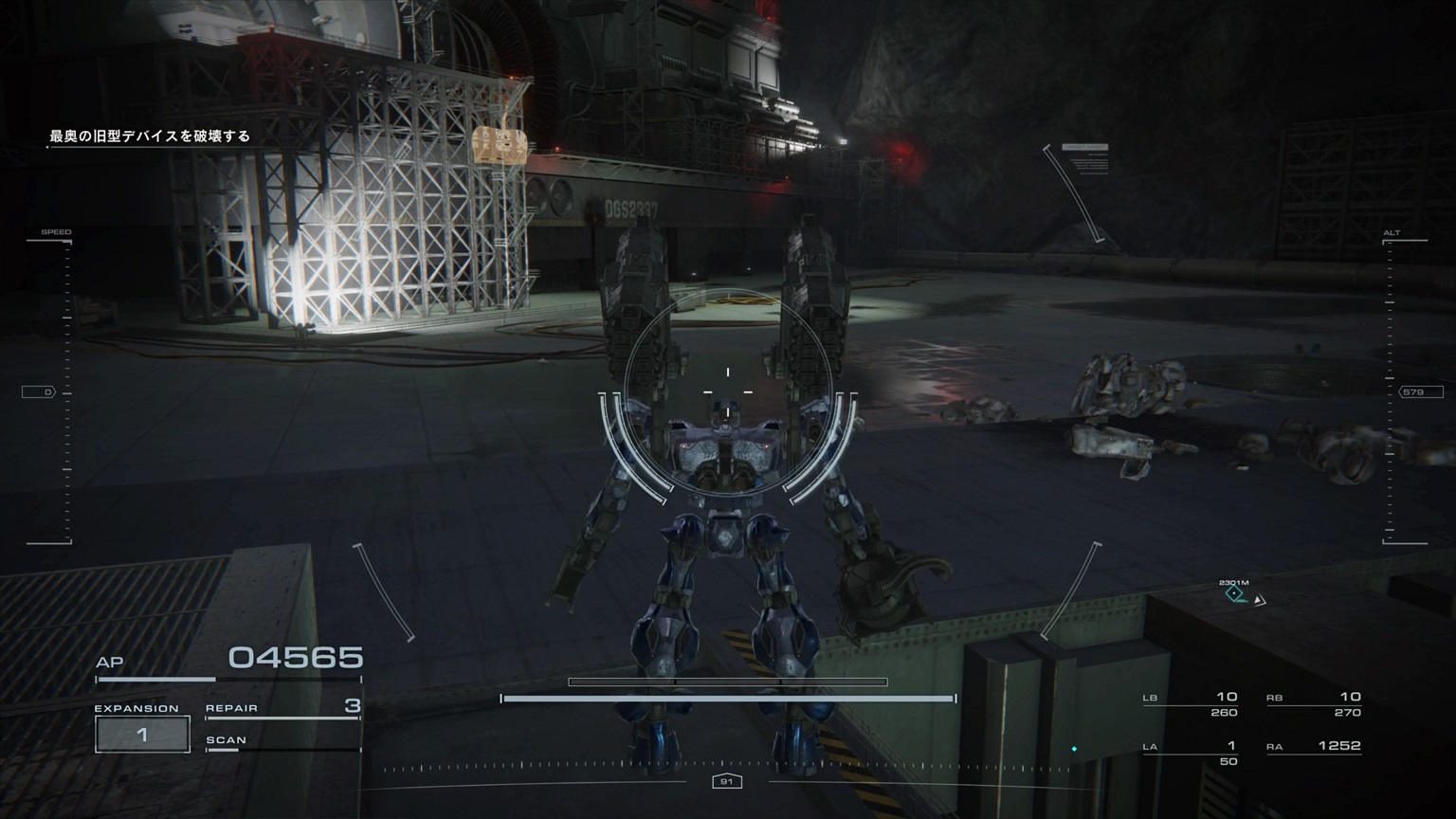
Task: Activate the Expansion slot box
Action: 142,734
